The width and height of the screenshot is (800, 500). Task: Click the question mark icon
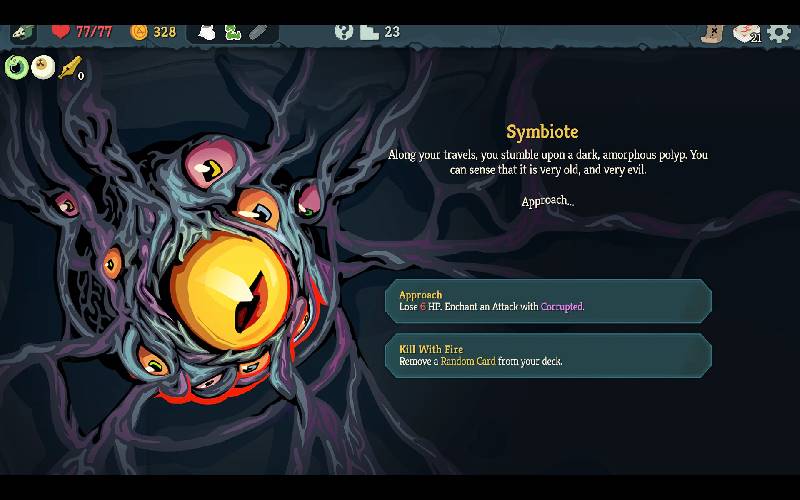[x=344, y=32]
